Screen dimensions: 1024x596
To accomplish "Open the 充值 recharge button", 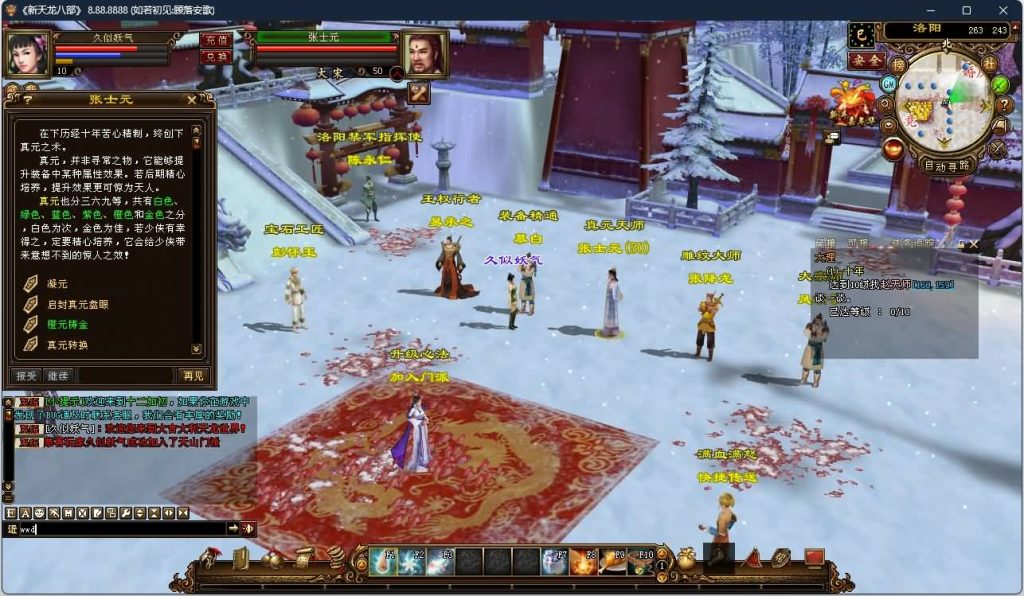I will 214,40.
